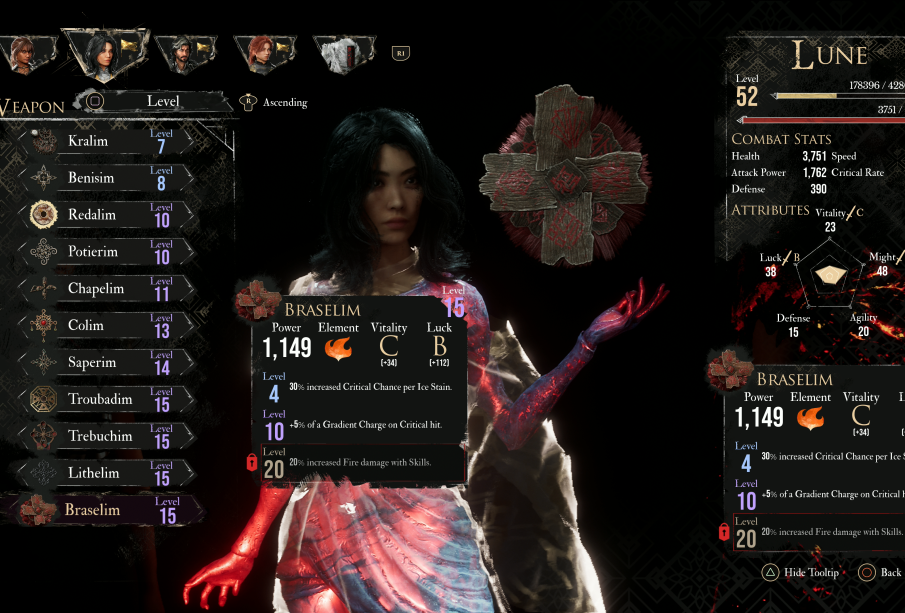This screenshot has width=905, height=613.
Task: Select the white-furred character portrait
Action: click(x=342, y=53)
